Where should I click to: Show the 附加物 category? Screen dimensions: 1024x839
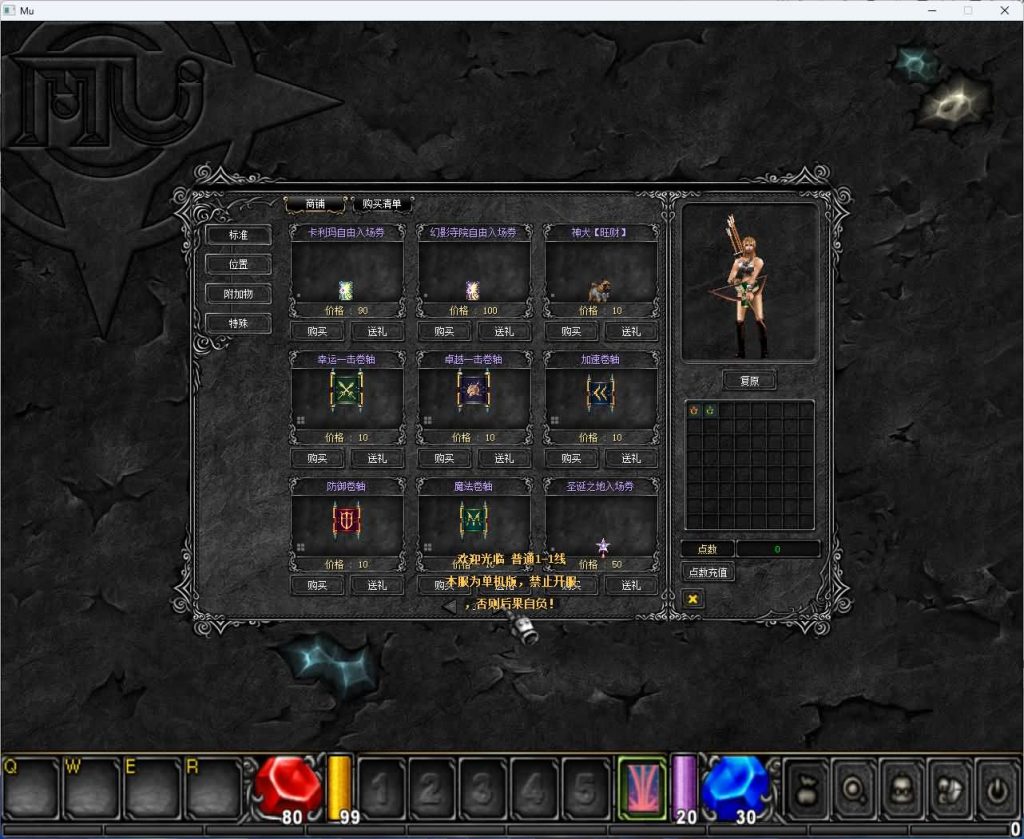[x=237, y=294]
